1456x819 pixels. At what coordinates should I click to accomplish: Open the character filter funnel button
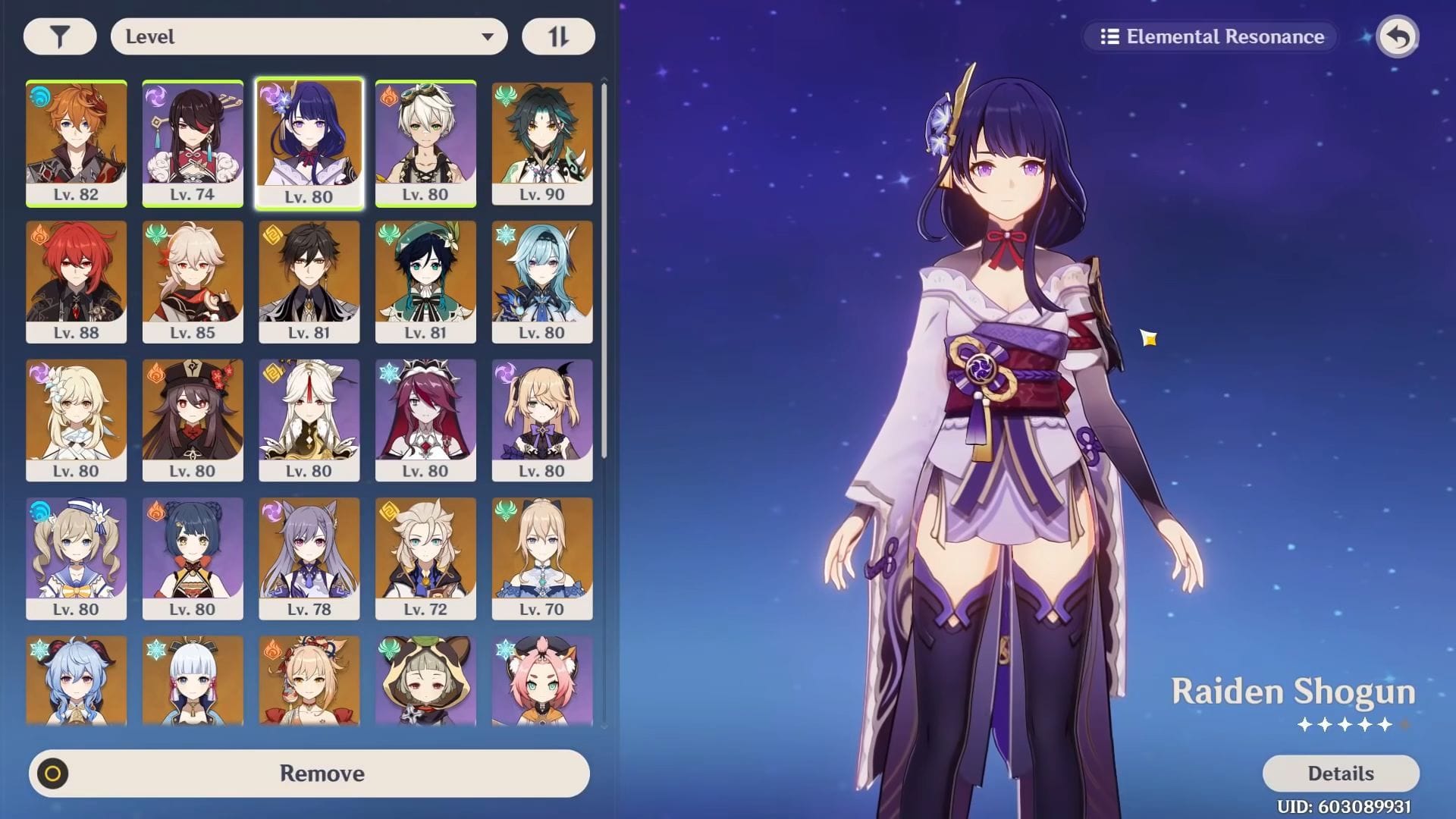pyautogui.click(x=60, y=36)
